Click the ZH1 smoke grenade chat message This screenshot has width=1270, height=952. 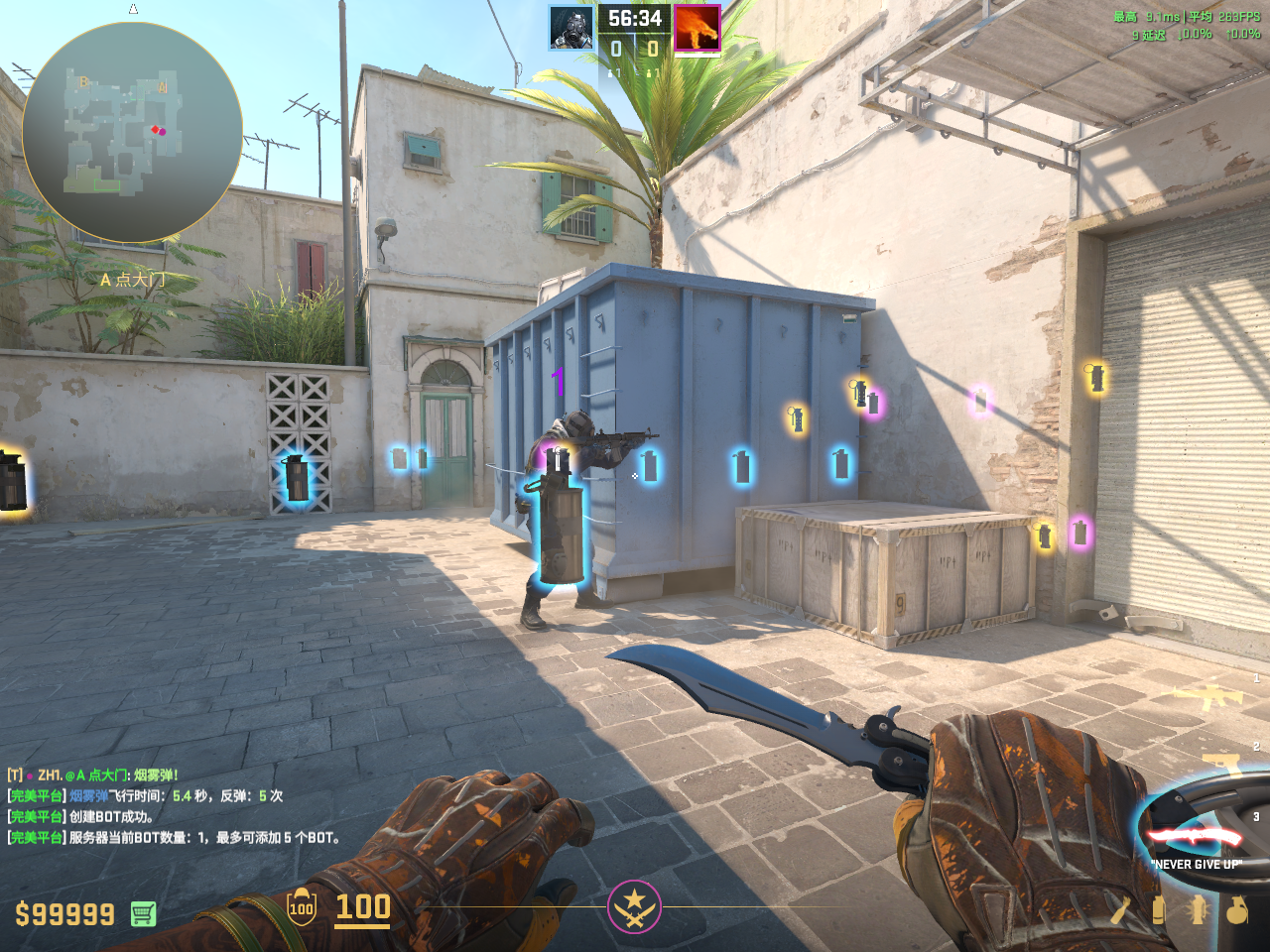tap(93, 775)
